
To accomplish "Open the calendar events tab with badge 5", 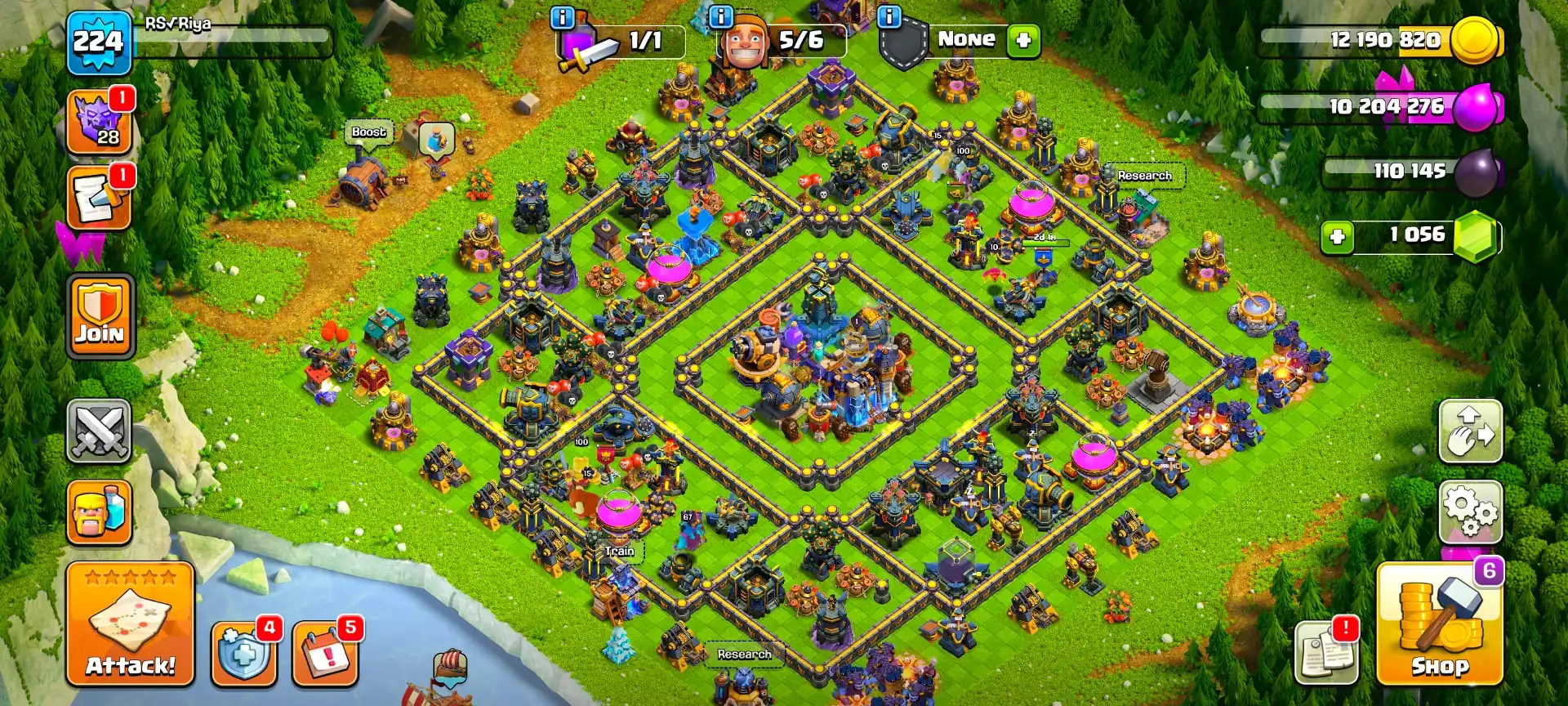I will click(324, 654).
